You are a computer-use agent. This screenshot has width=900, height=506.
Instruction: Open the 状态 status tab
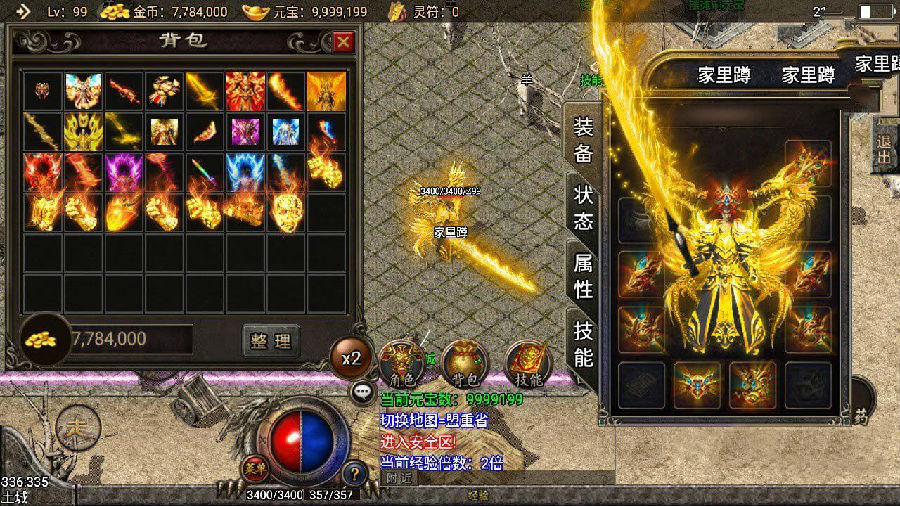(583, 207)
